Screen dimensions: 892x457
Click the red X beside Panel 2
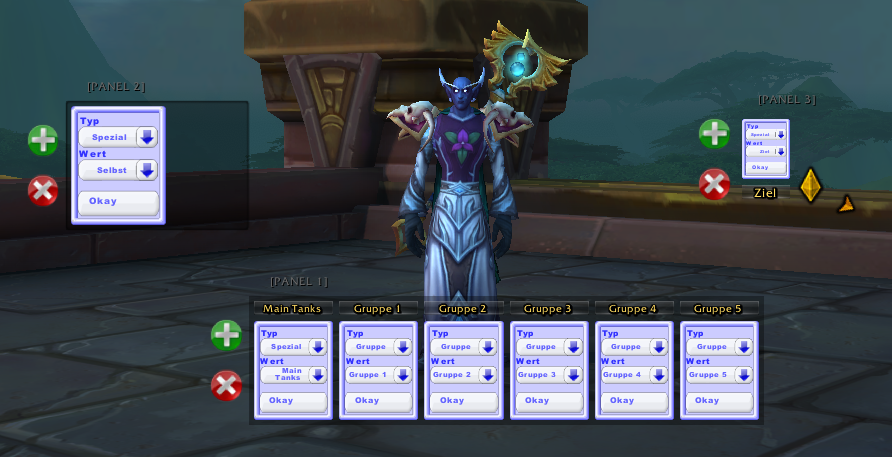point(43,190)
